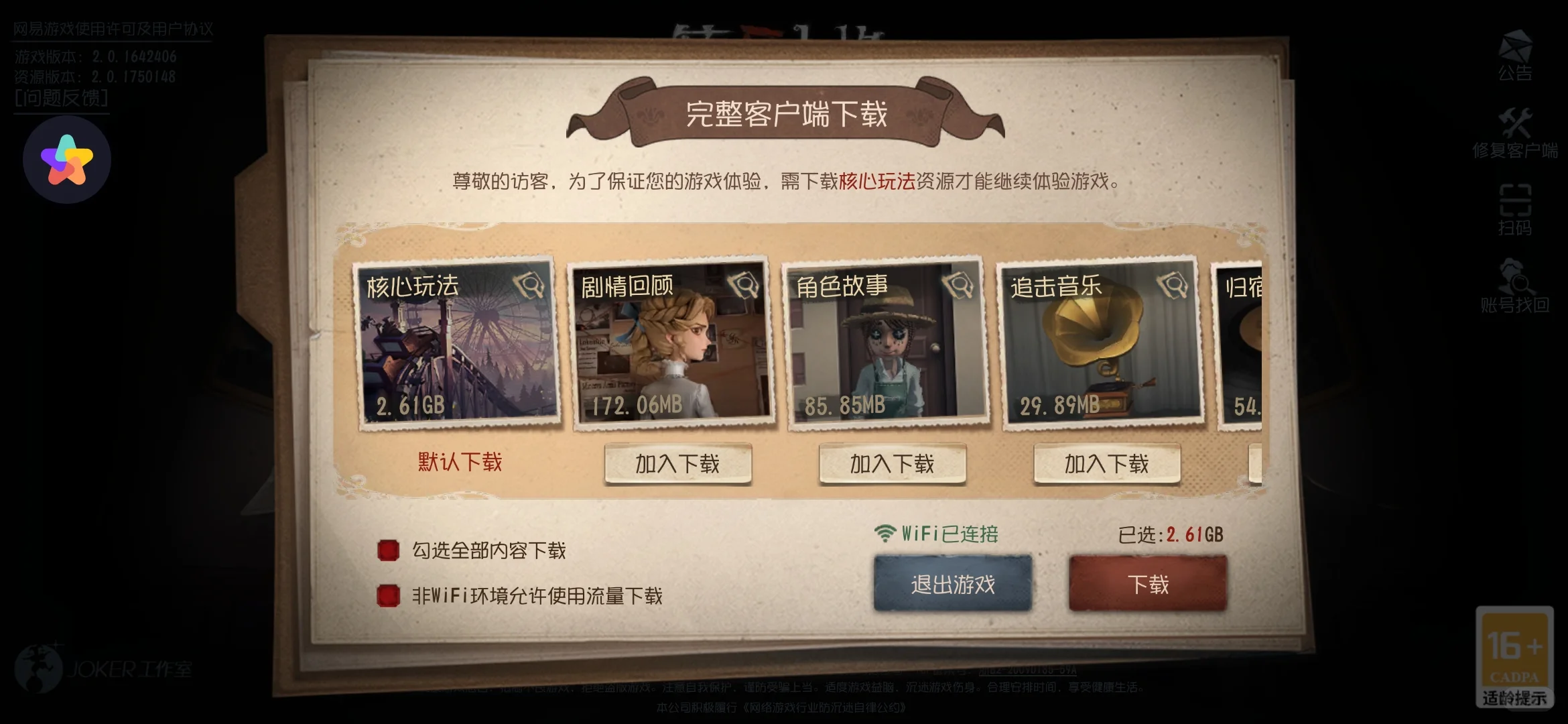Enable 勾选全部内容下载 checkbox
The height and width of the screenshot is (724, 1568).
(389, 549)
